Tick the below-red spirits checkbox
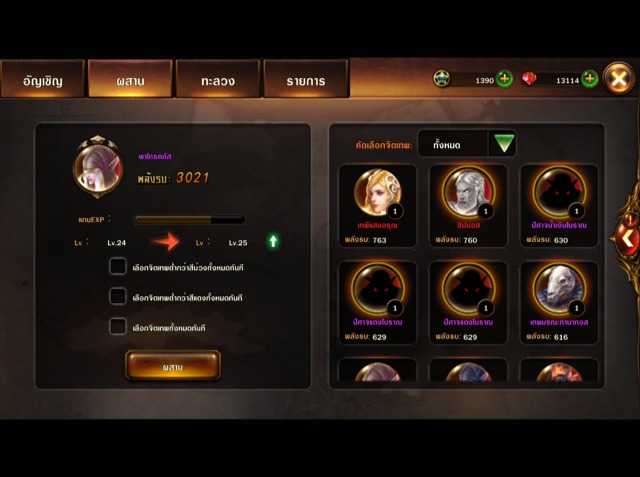The image size is (640, 477). coord(118,297)
